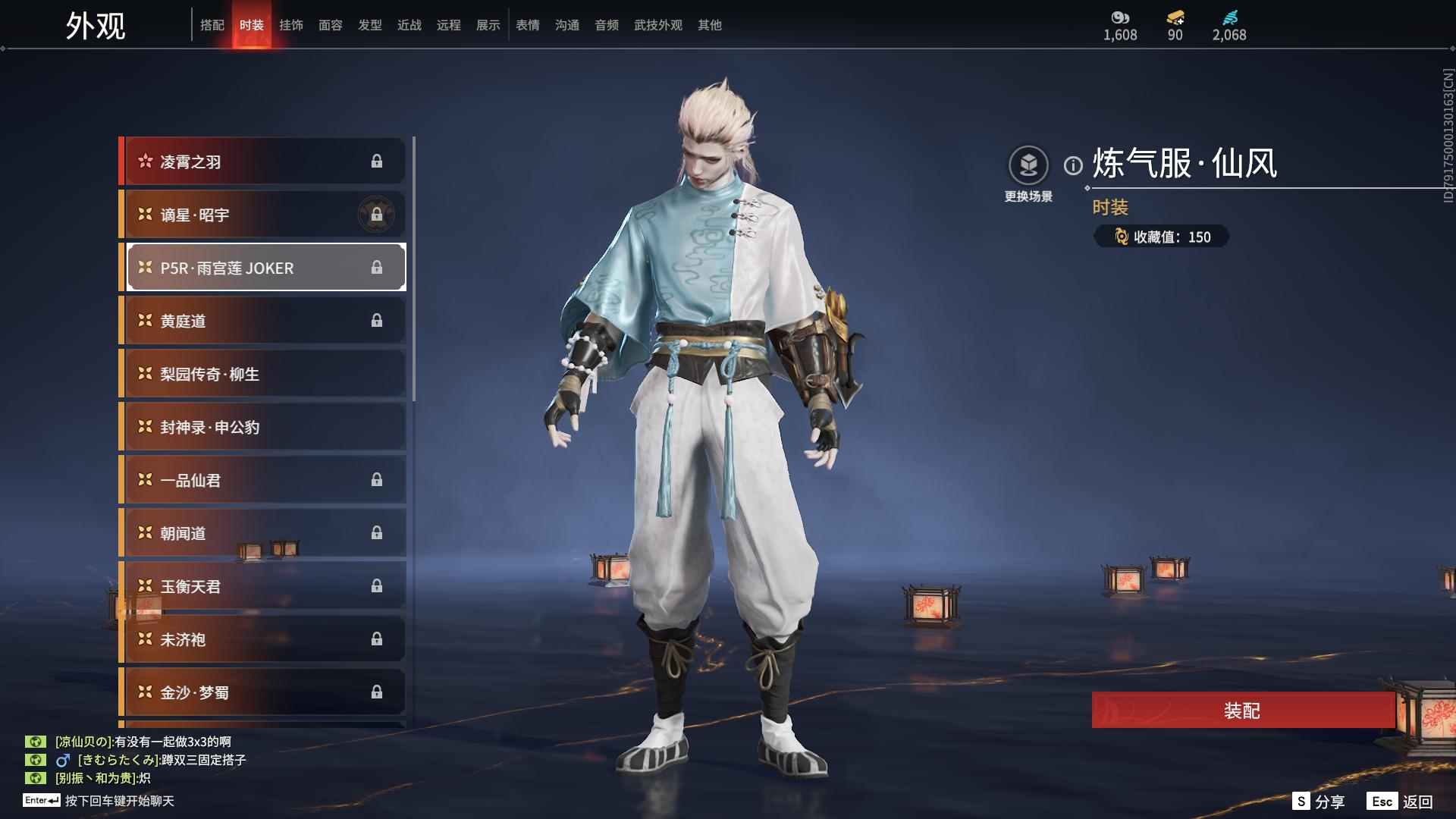Image resolution: width=1456 pixels, height=819 pixels.
Task: Switch to the 面容 face tab
Action: [x=331, y=25]
